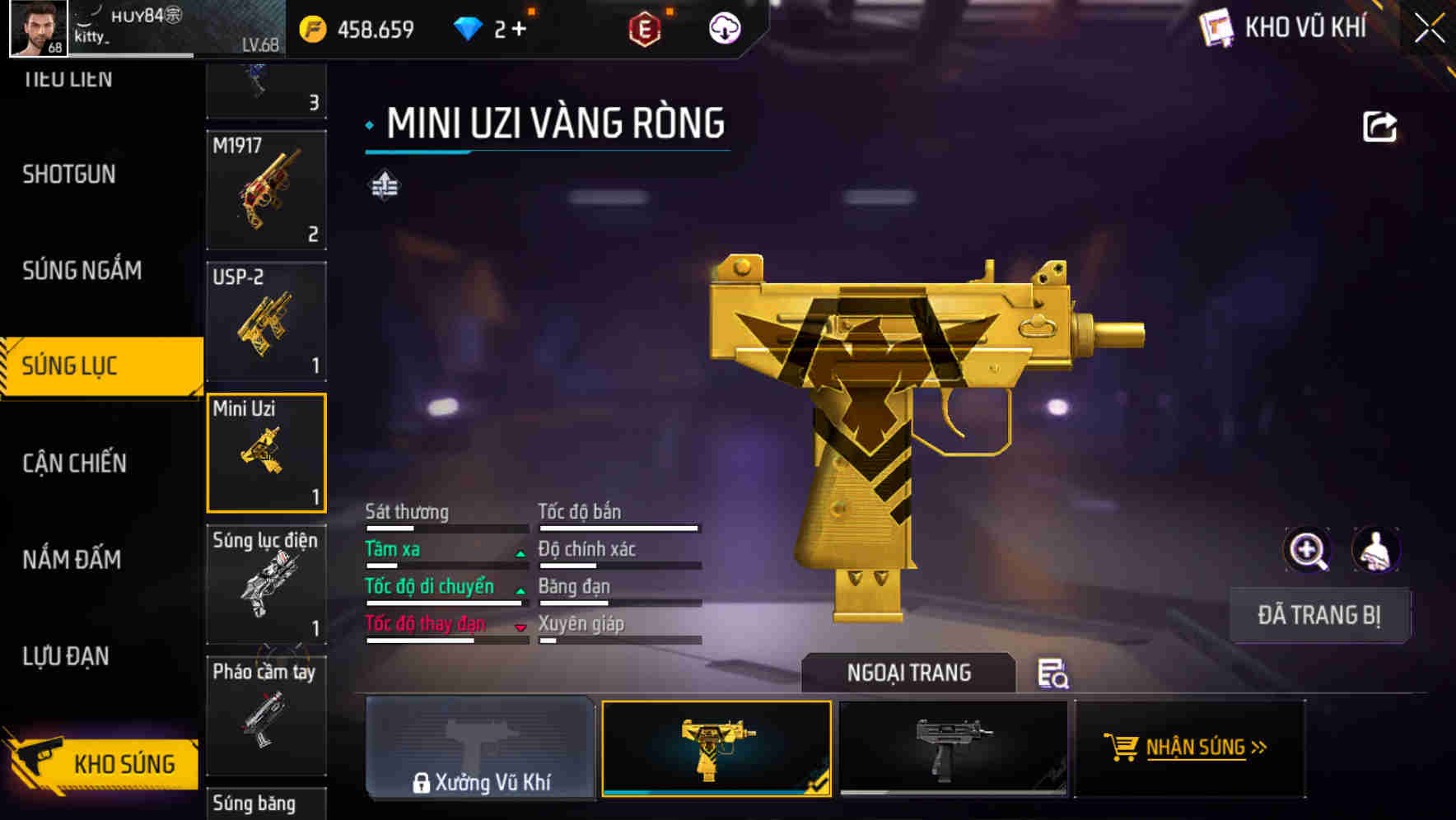Zoom in on the weapon with magnifier icon
The height and width of the screenshot is (820, 1456).
(x=1307, y=550)
